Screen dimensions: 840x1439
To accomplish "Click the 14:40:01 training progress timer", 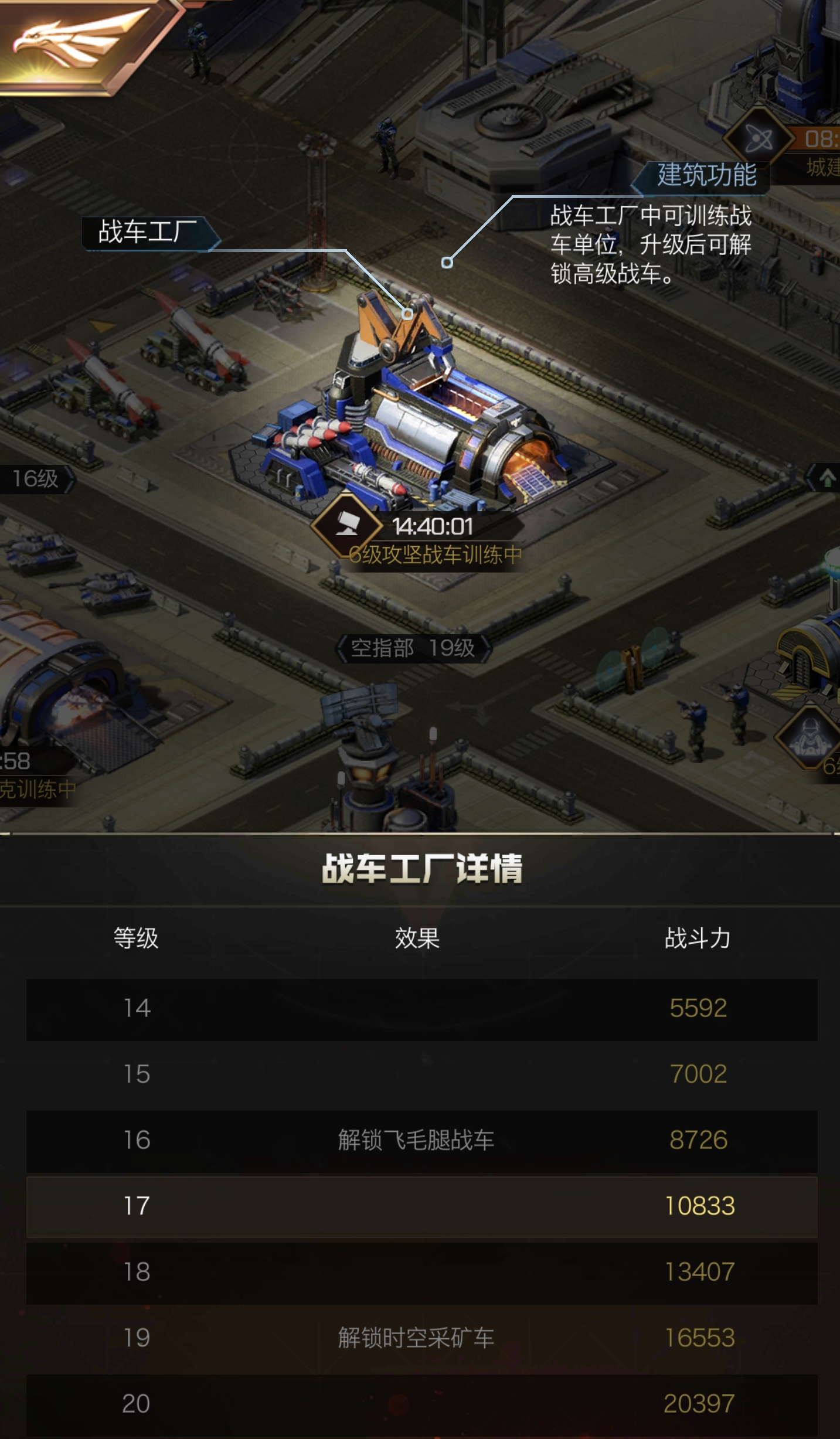I will pyautogui.click(x=435, y=526).
